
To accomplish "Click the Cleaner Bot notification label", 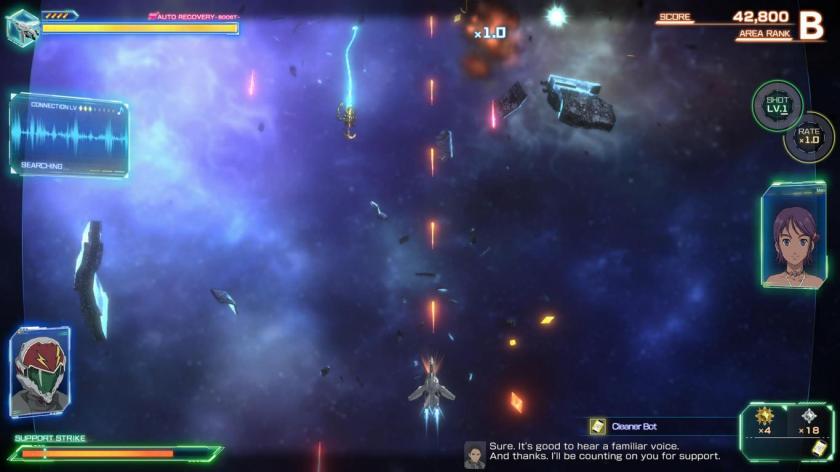I will 634,426.
